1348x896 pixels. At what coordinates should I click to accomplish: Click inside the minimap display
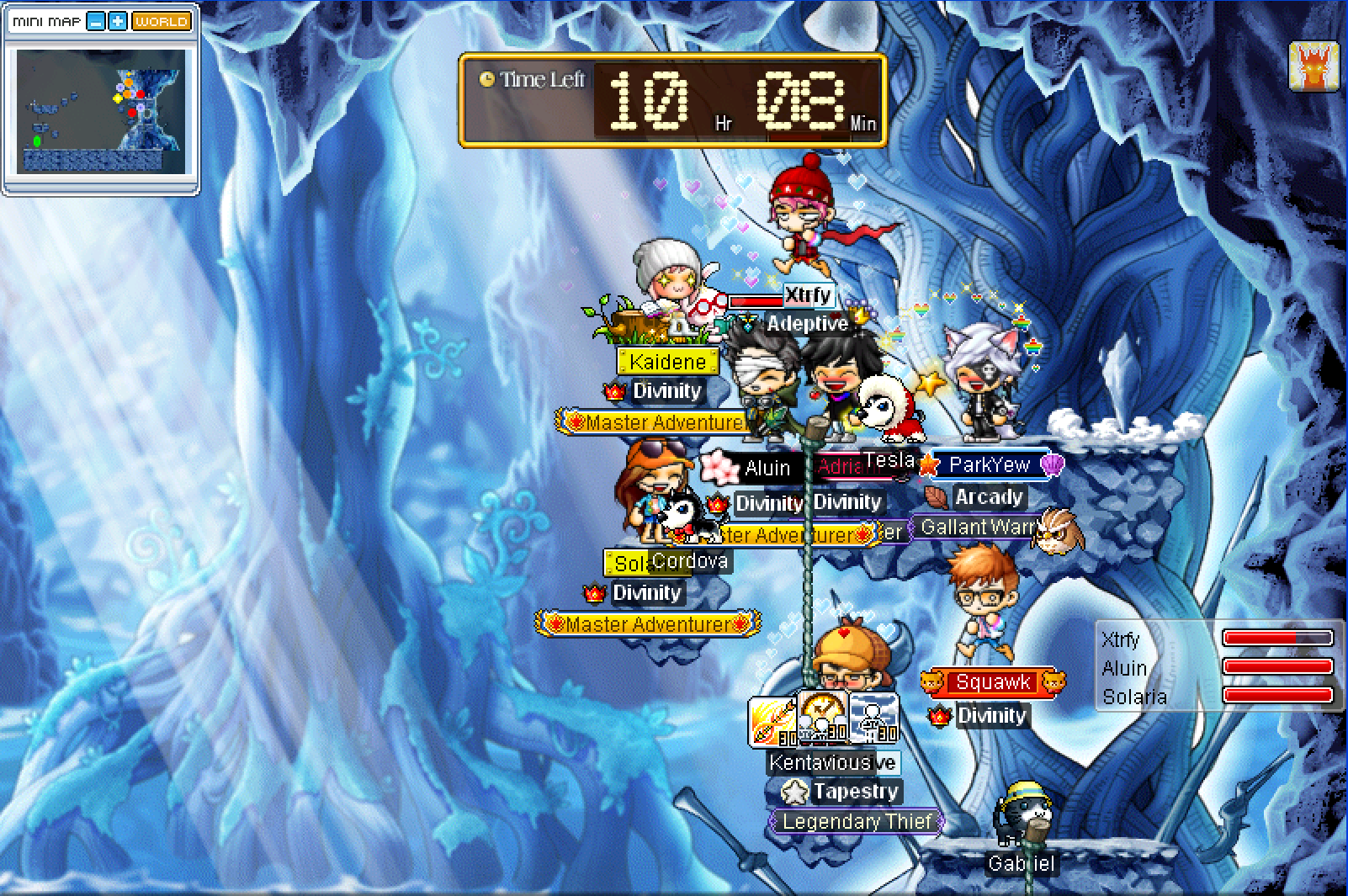[101, 111]
